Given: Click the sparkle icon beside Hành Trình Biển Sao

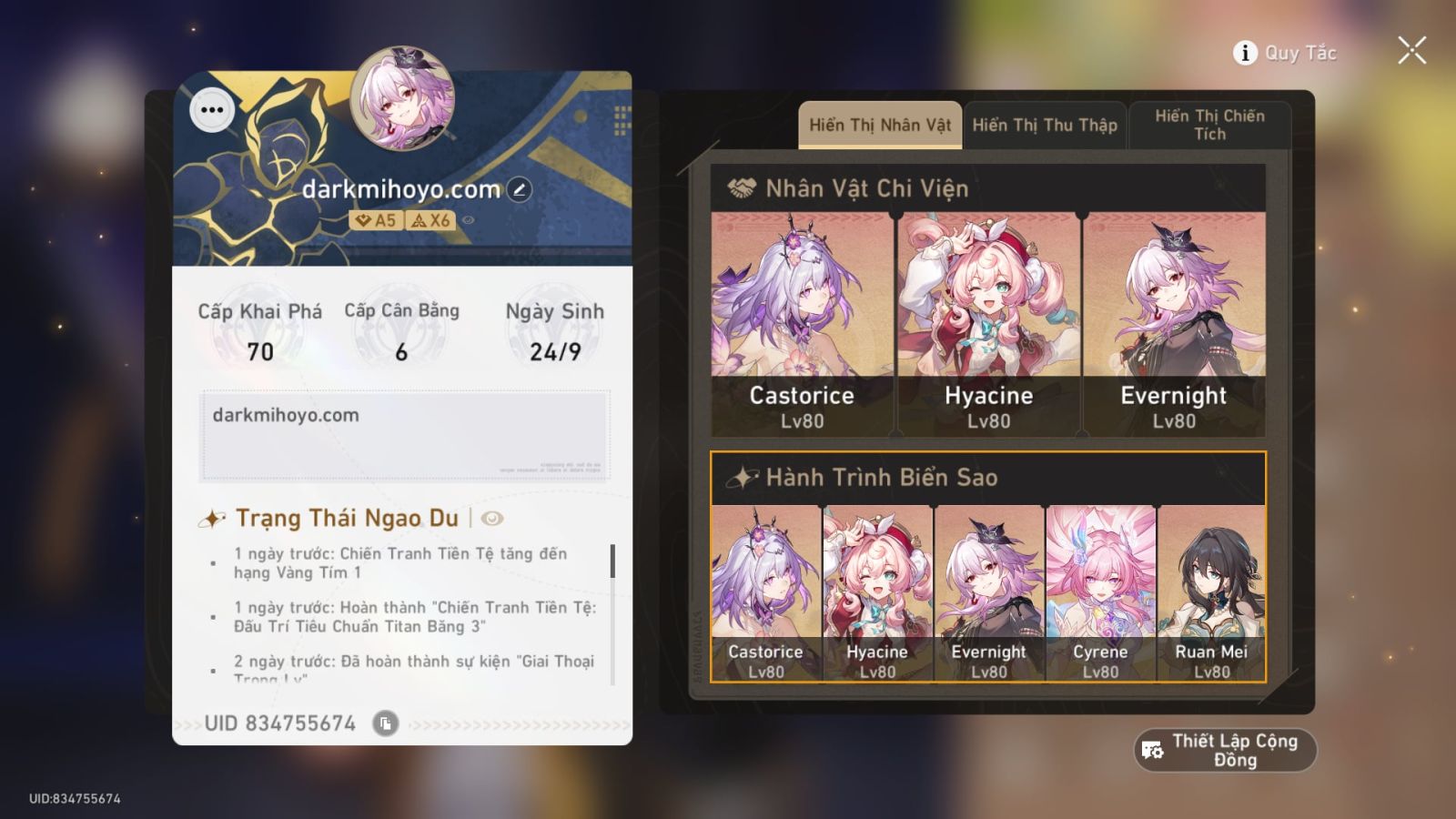Looking at the screenshot, I should click(x=743, y=476).
